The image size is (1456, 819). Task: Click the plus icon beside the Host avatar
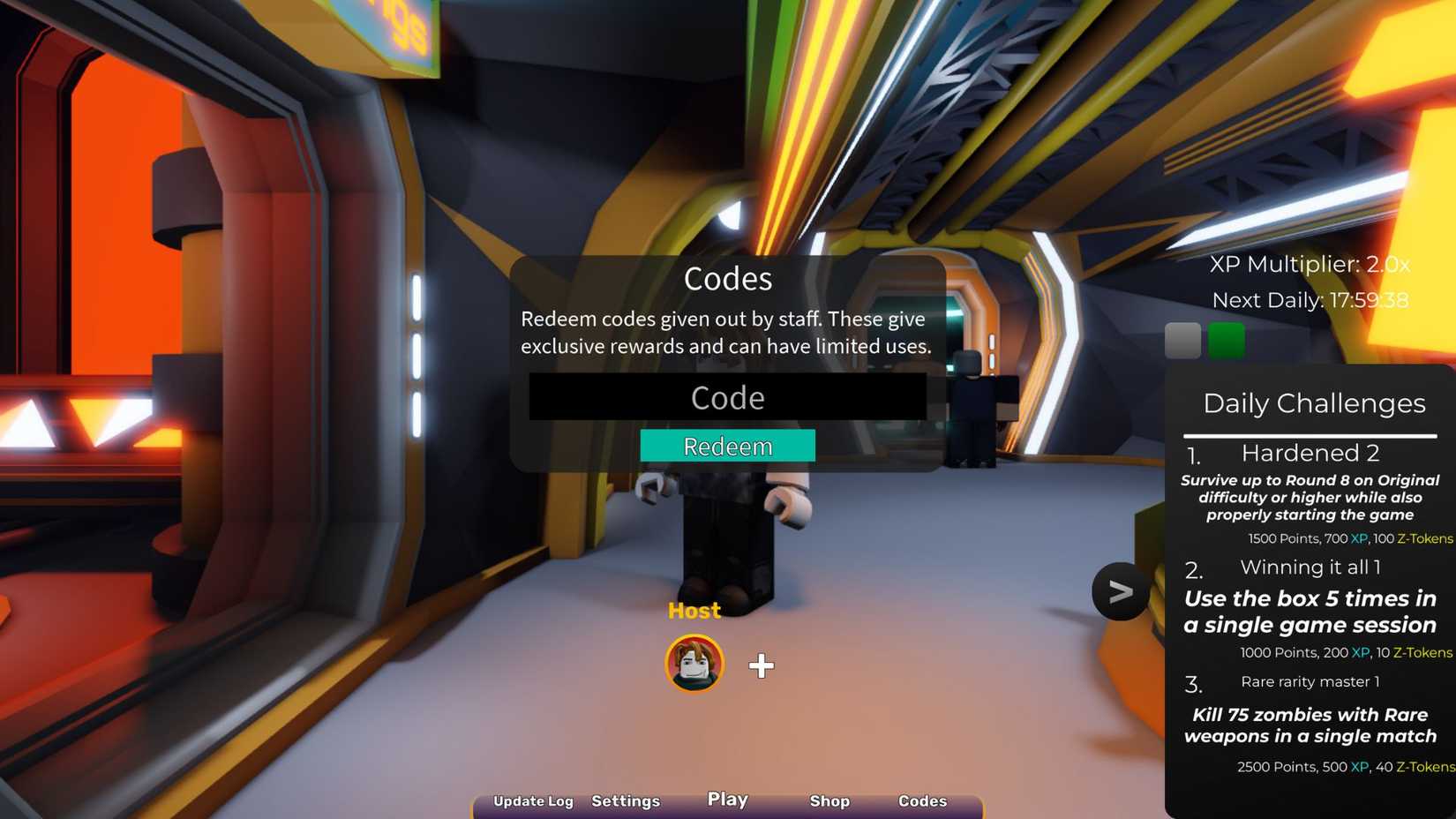(x=761, y=666)
